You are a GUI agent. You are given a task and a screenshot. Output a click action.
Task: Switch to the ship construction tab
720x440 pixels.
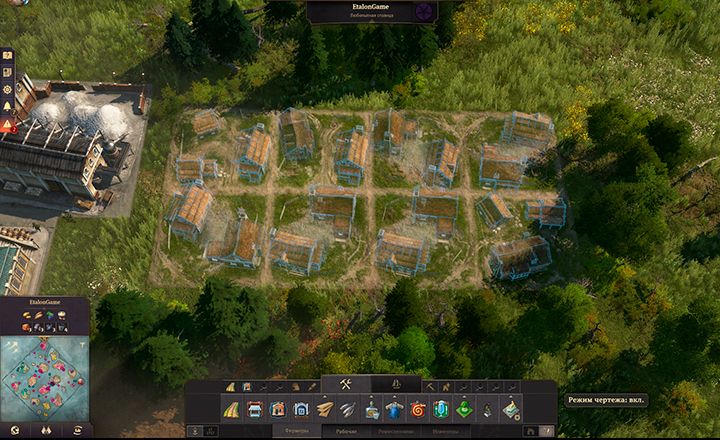[396, 385]
